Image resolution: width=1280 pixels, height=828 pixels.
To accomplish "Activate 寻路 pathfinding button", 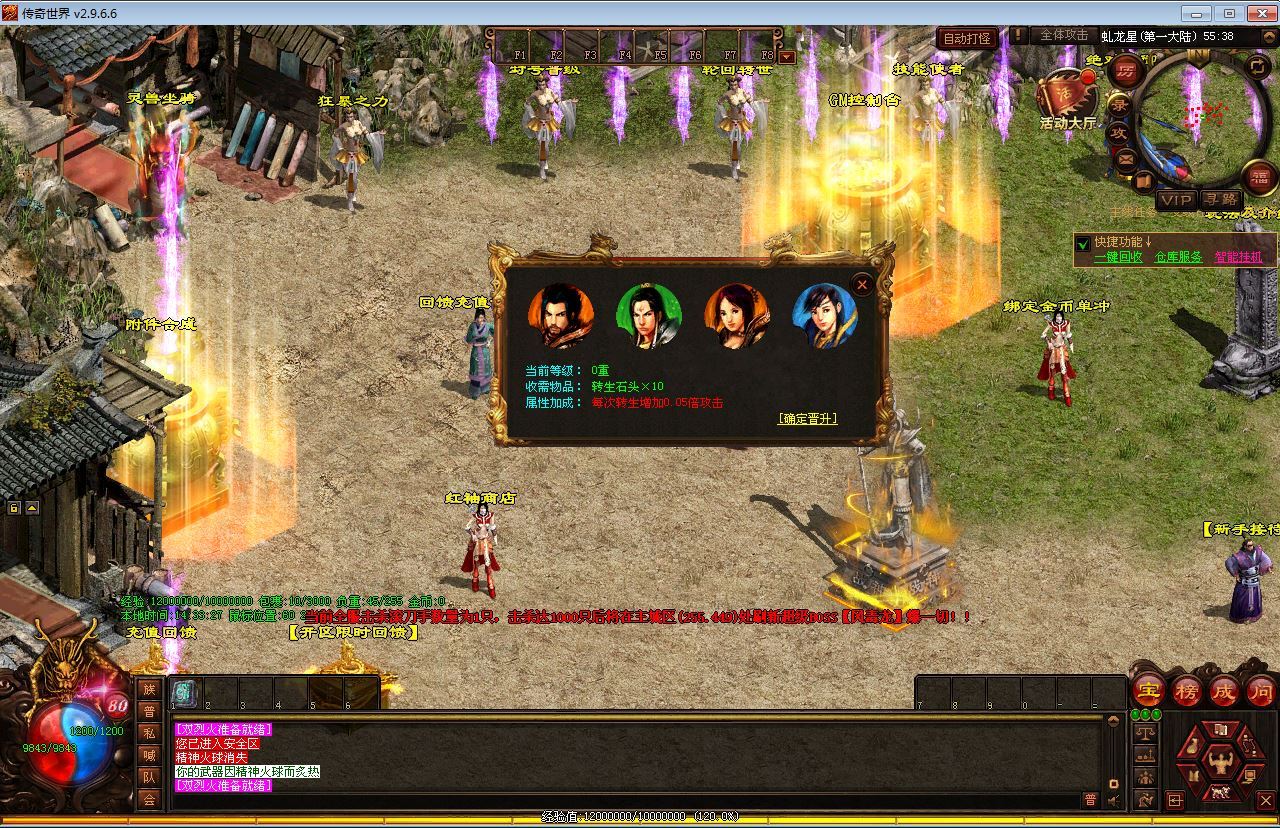I will (1219, 200).
